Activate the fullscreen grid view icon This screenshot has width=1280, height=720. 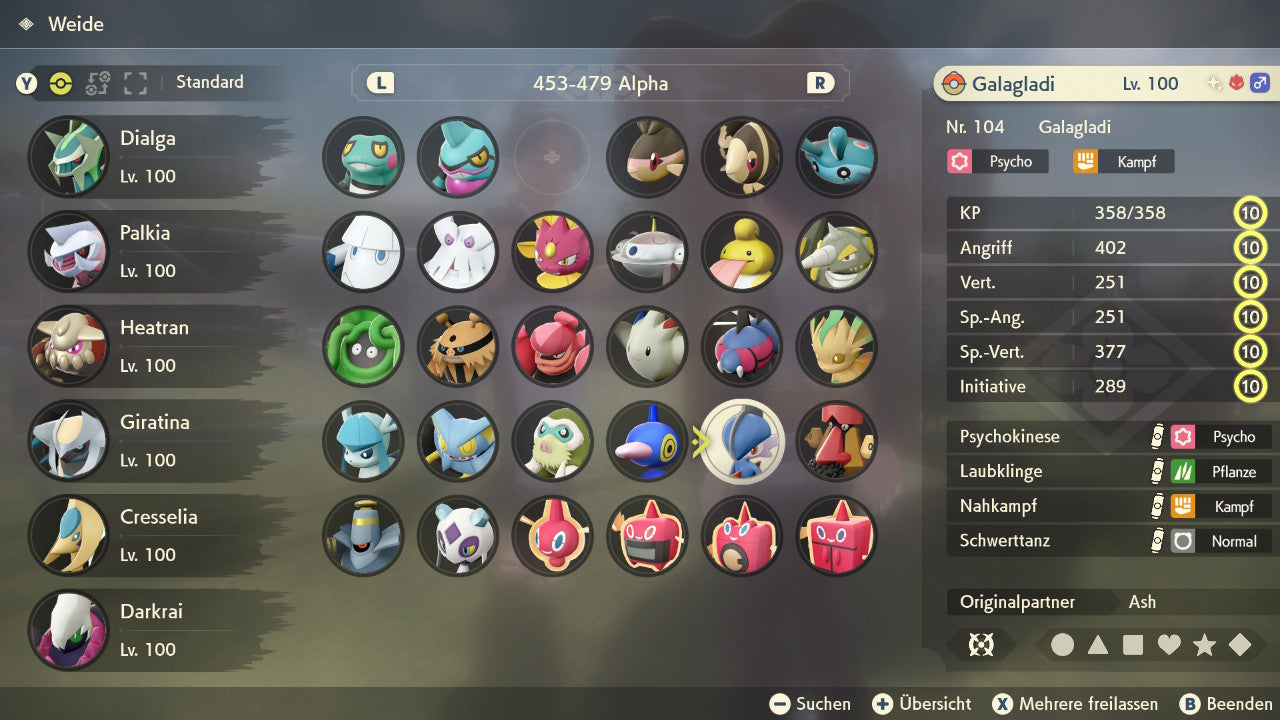pos(135,84)
